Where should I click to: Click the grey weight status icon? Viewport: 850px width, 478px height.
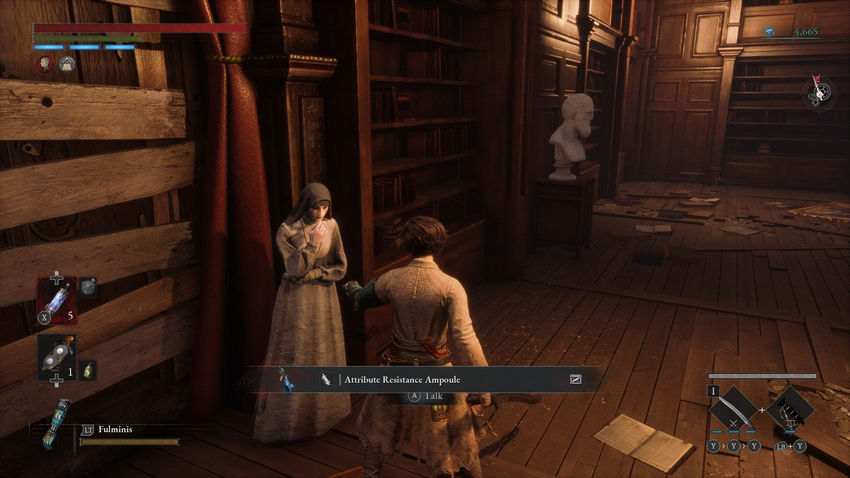point(67,63)
